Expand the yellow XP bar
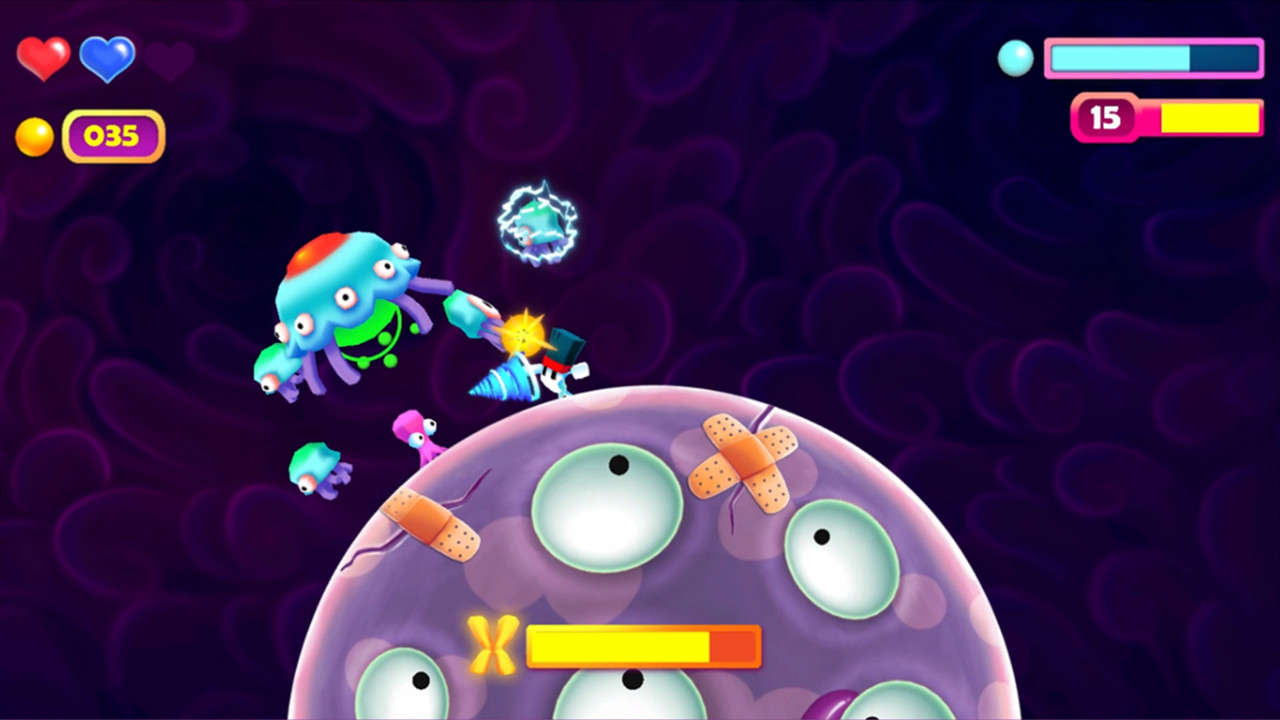 click(x=1205, y=118)
